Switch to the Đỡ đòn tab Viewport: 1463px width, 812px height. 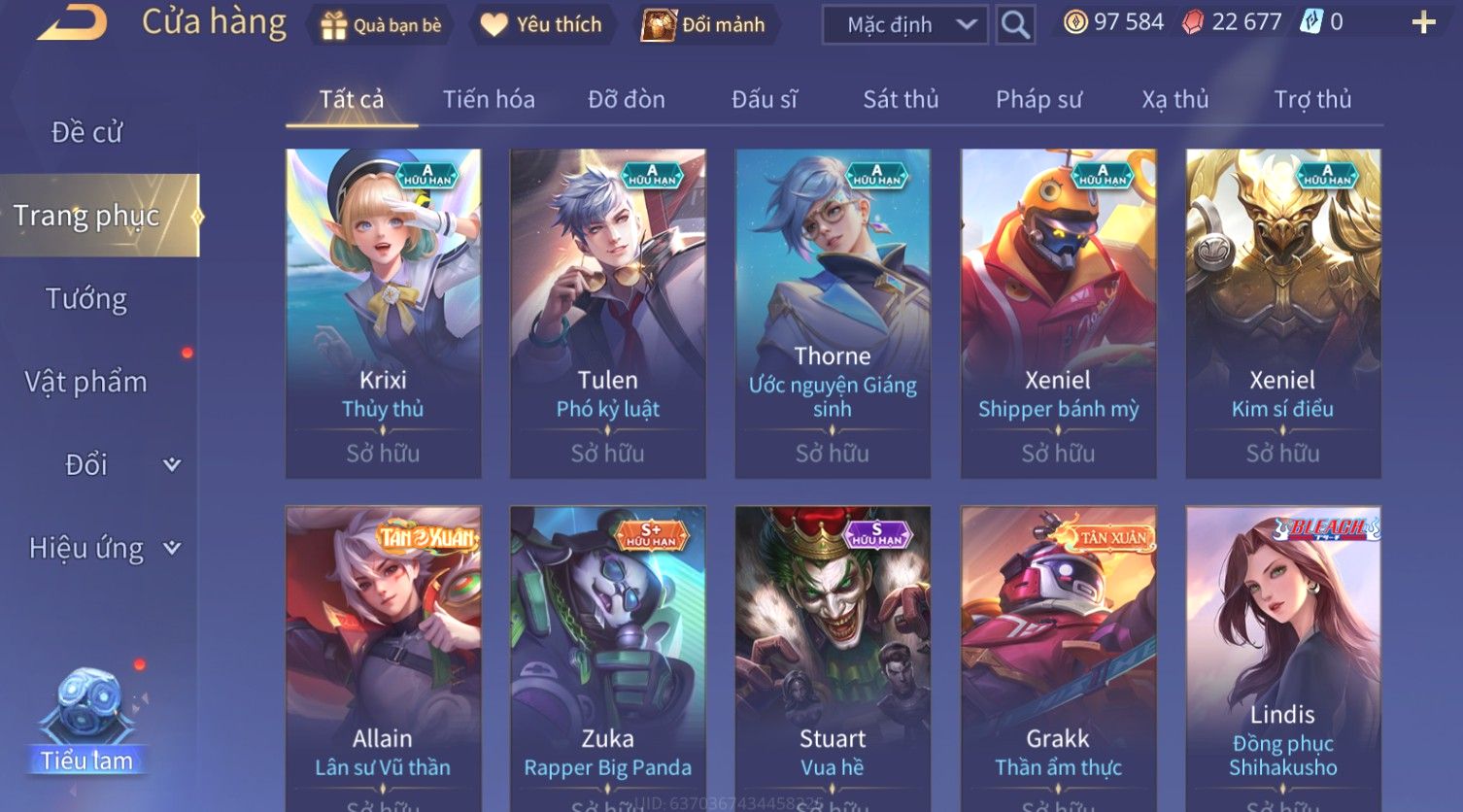click(x=627, y=99)
